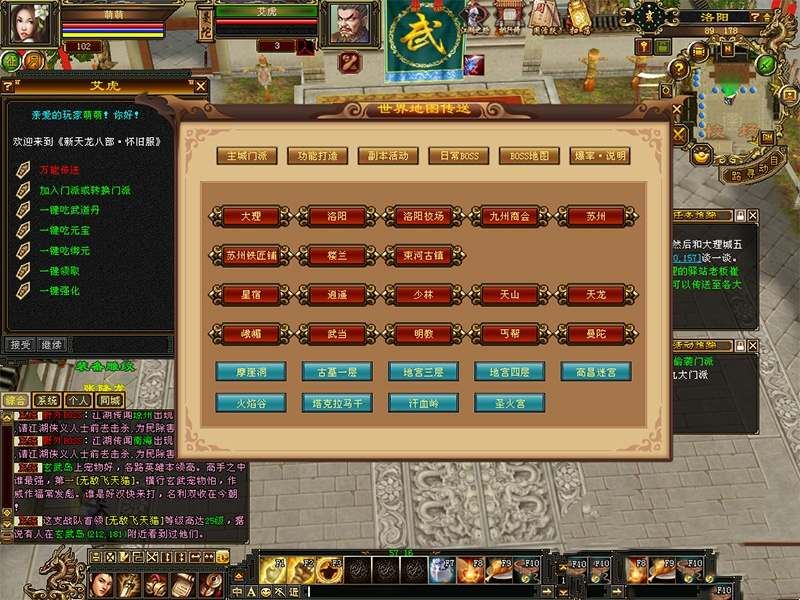The image size is (800, 600).
Task: Switch to the 功能打造 category
Action: coord(317,156)
